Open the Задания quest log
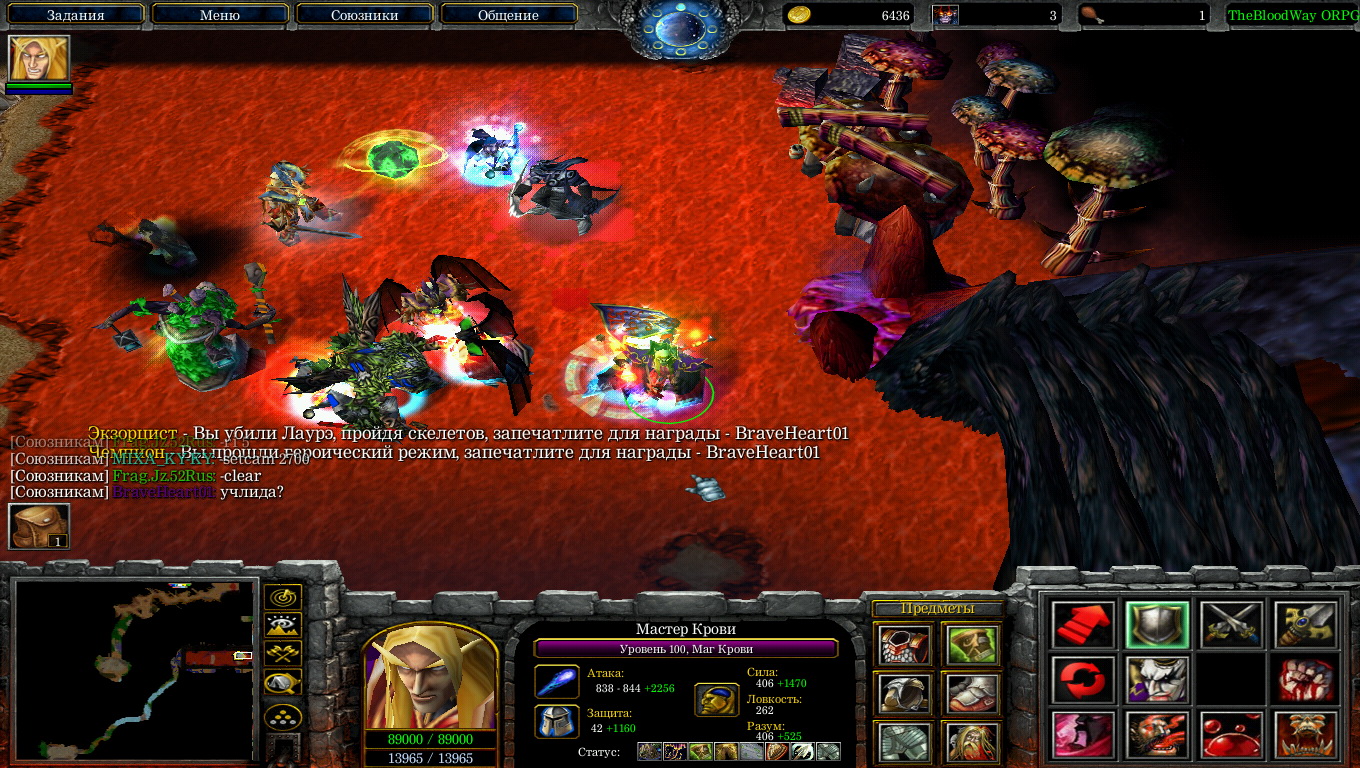 (75, 15)
